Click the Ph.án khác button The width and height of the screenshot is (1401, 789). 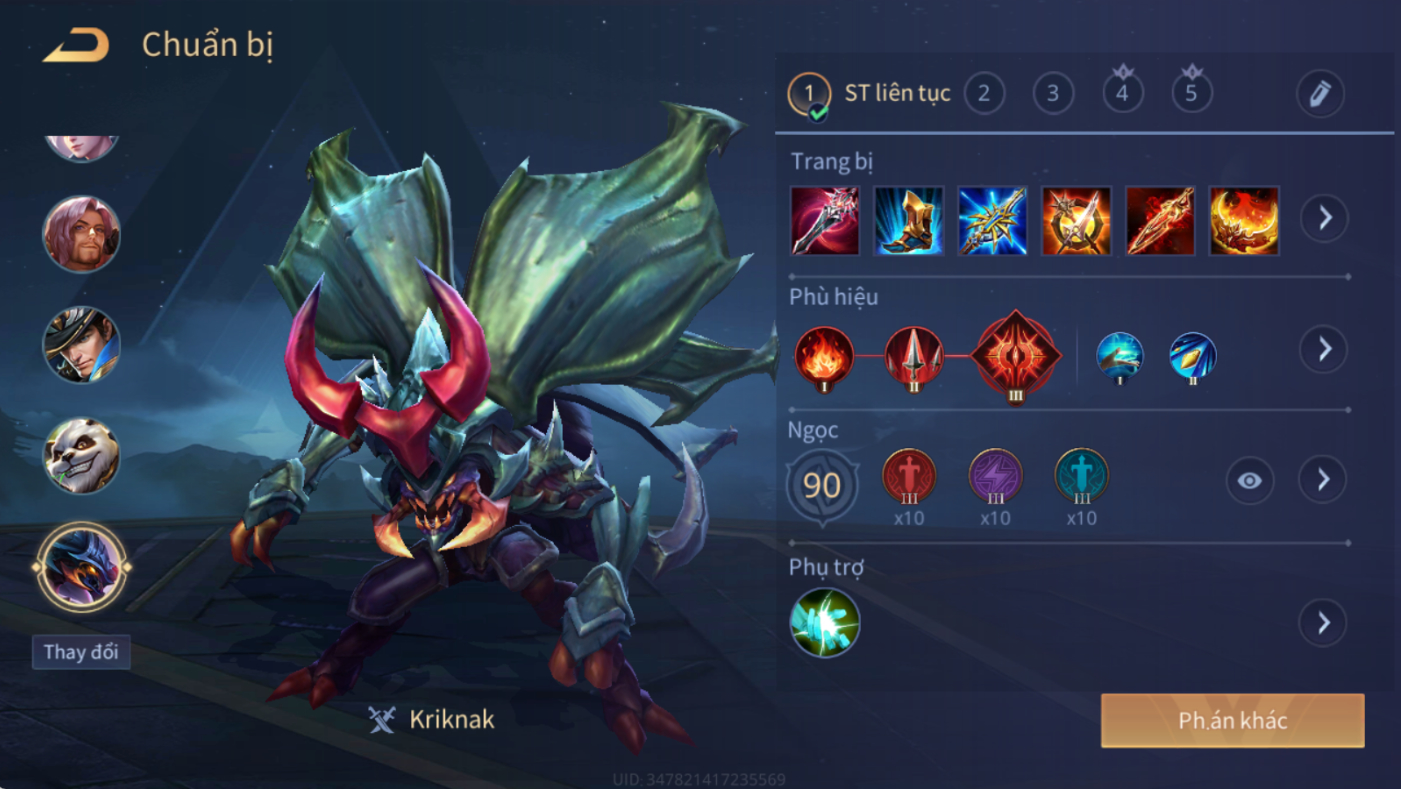(x=1232, y=721)
